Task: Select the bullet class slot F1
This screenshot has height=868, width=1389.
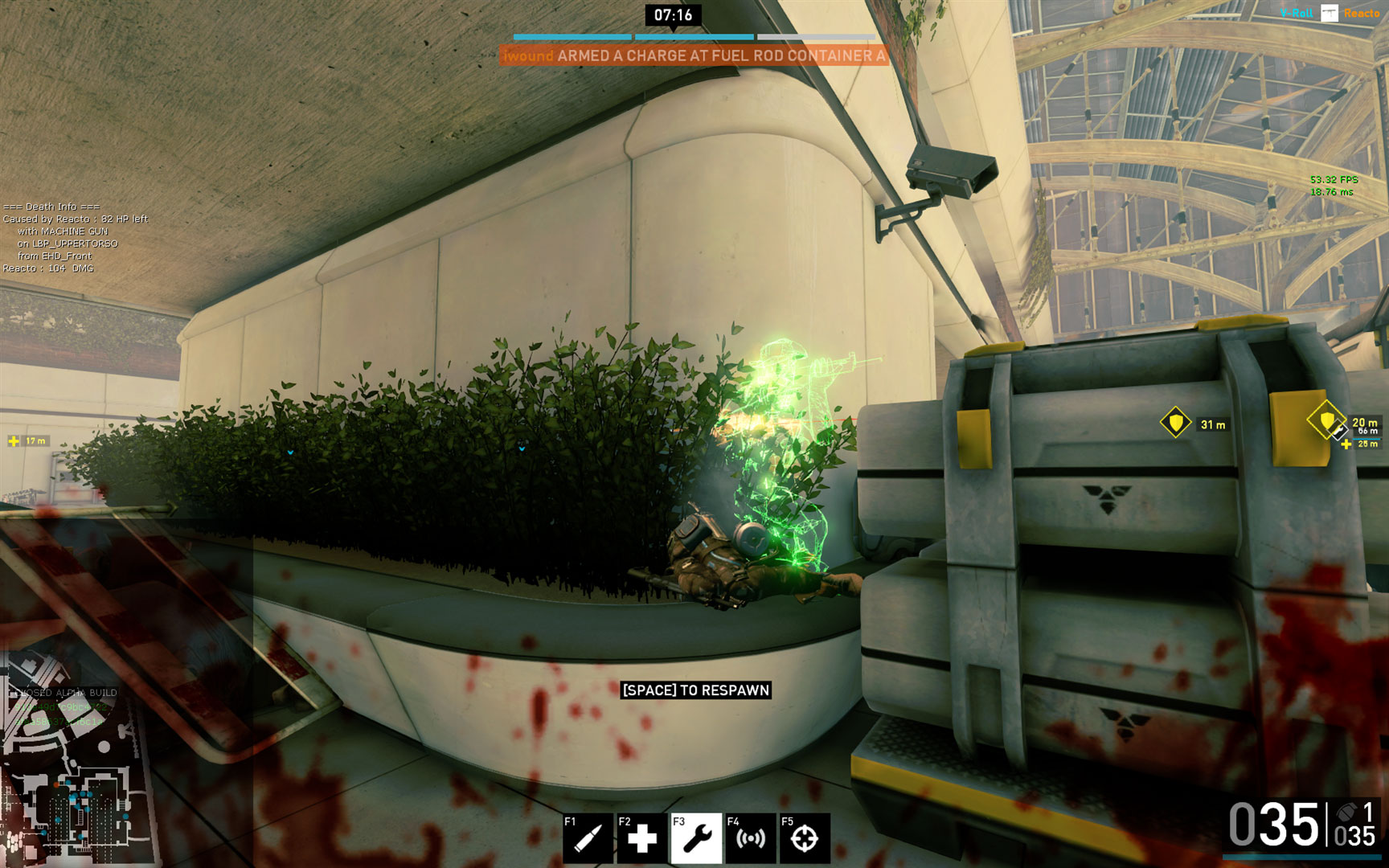Action: [588, 838]
